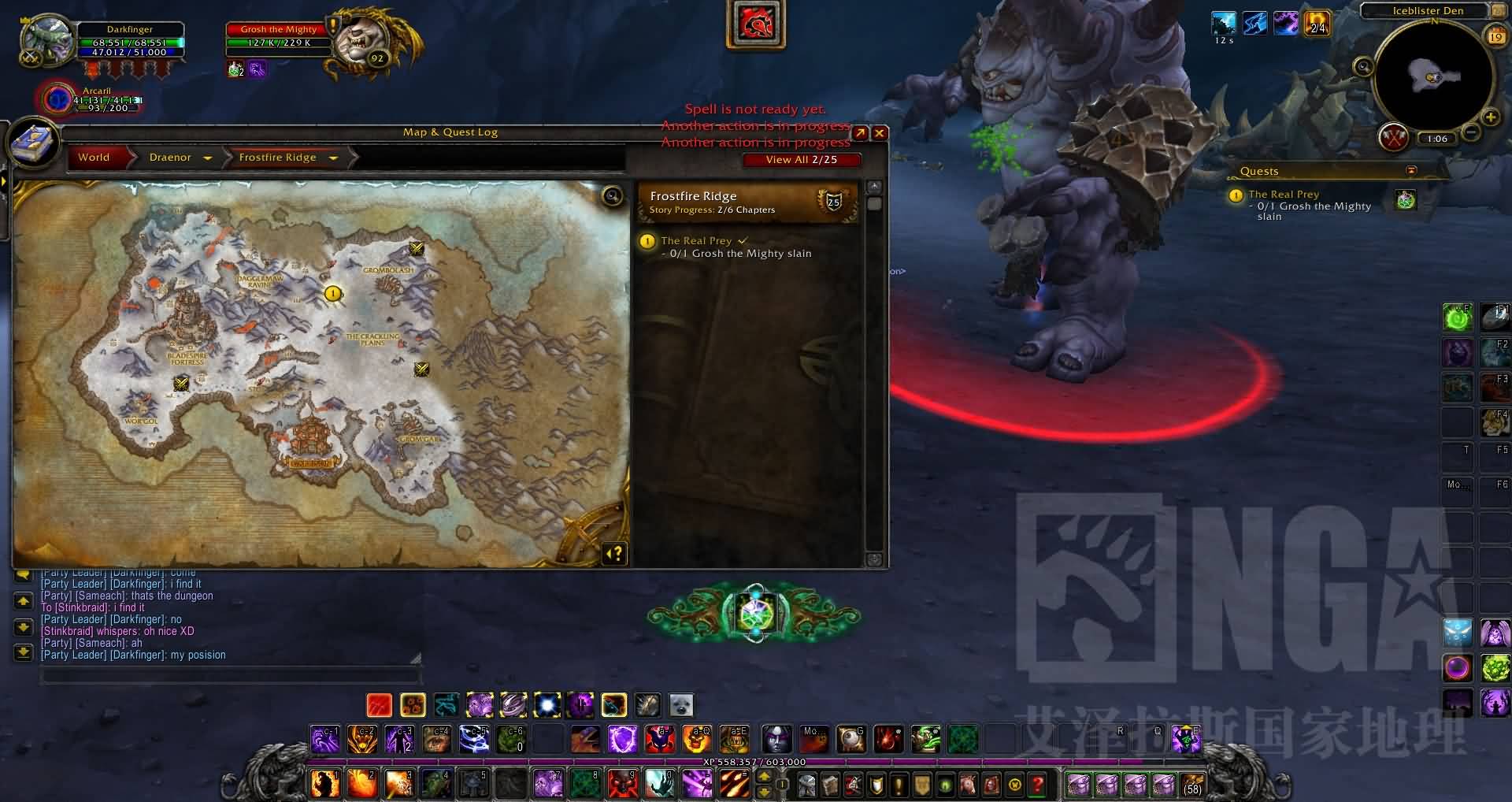Open the map help question mark button

pyautogui.click(x=616, y=554)
